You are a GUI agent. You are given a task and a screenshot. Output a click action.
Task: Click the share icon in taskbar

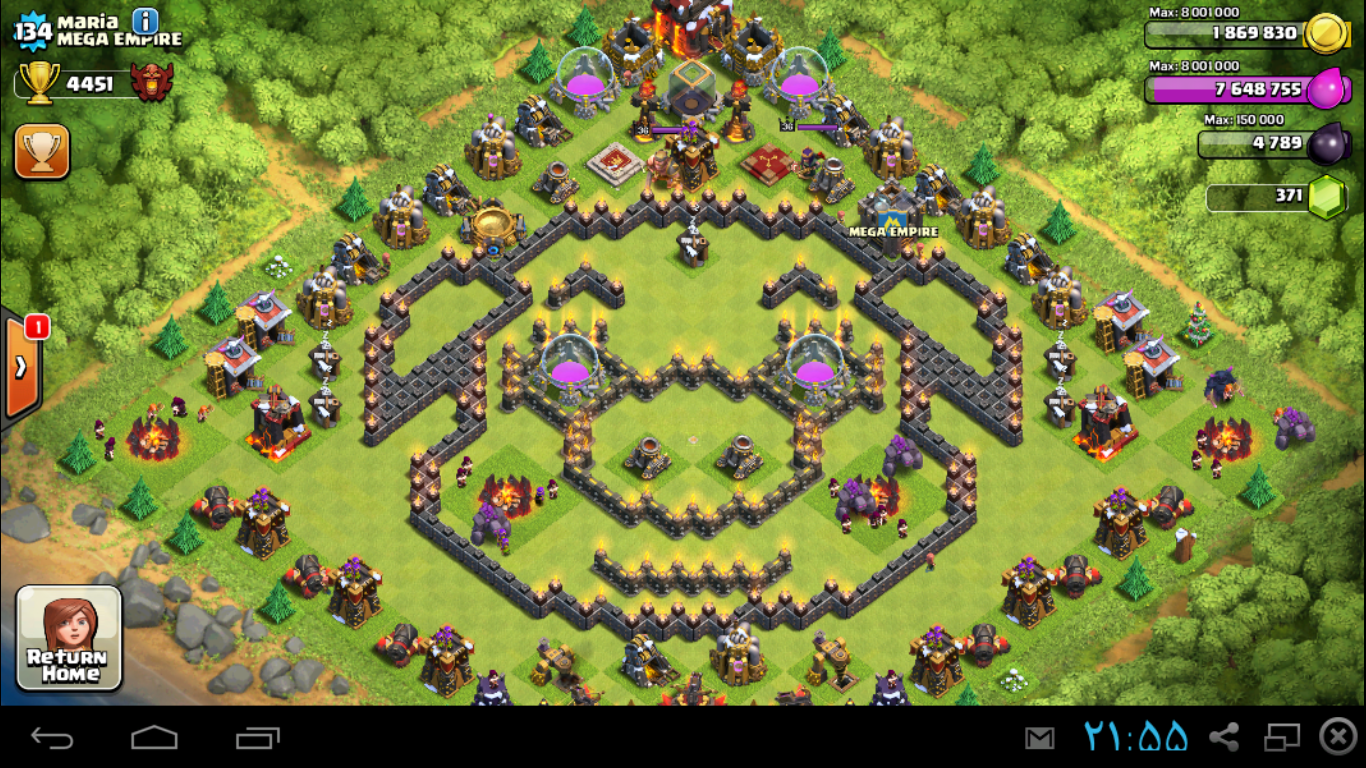pos(1223,738)
